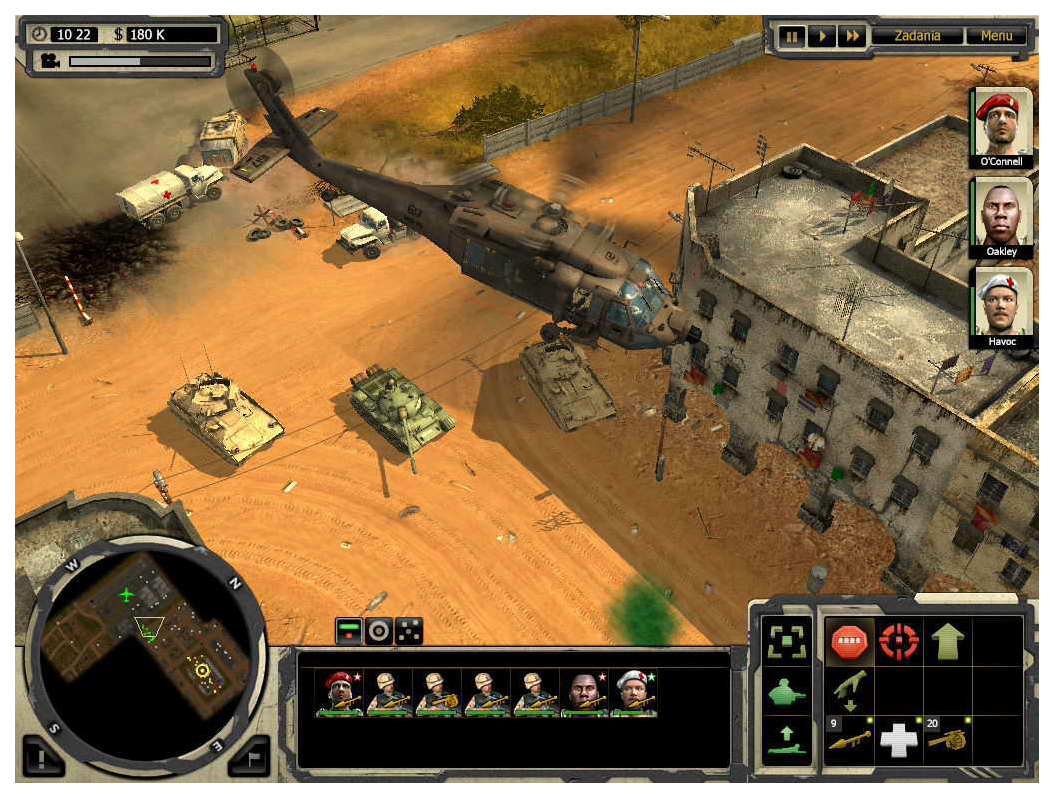
Task: Click the flag button beside the minimap
Action: pyautogui.click(x=250, y=757)
